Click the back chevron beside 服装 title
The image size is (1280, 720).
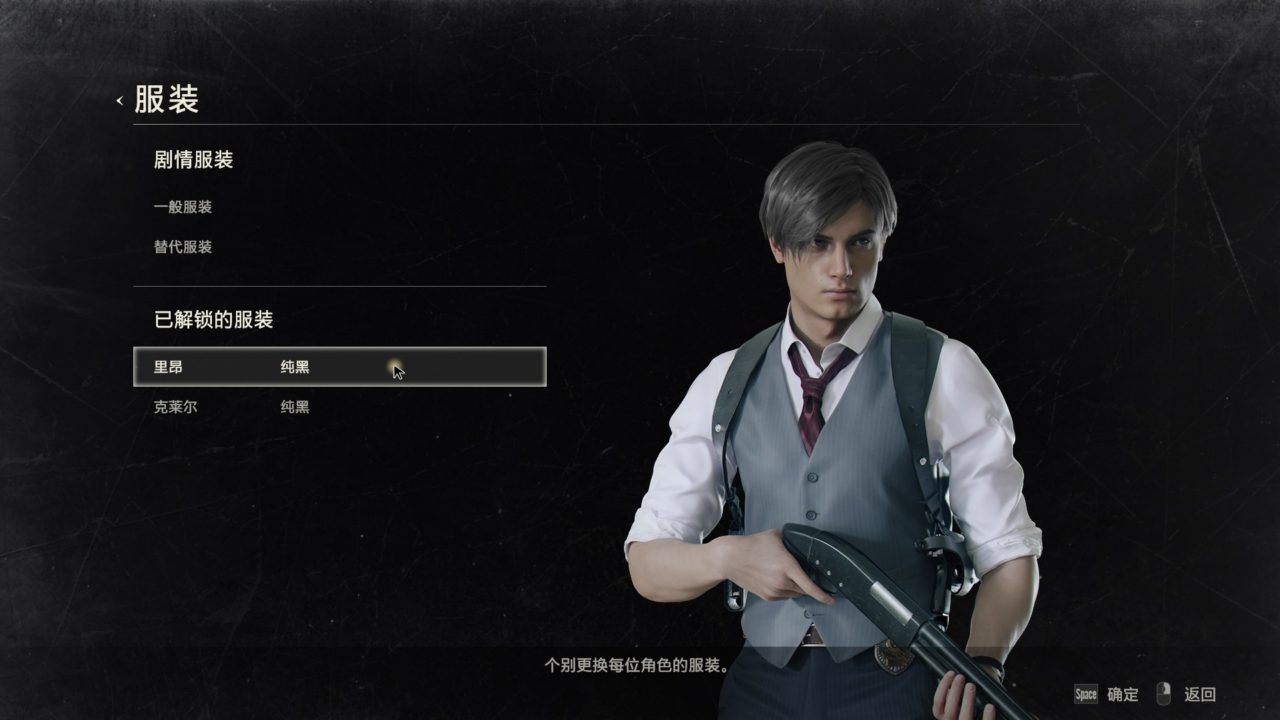tap(120, 100)
